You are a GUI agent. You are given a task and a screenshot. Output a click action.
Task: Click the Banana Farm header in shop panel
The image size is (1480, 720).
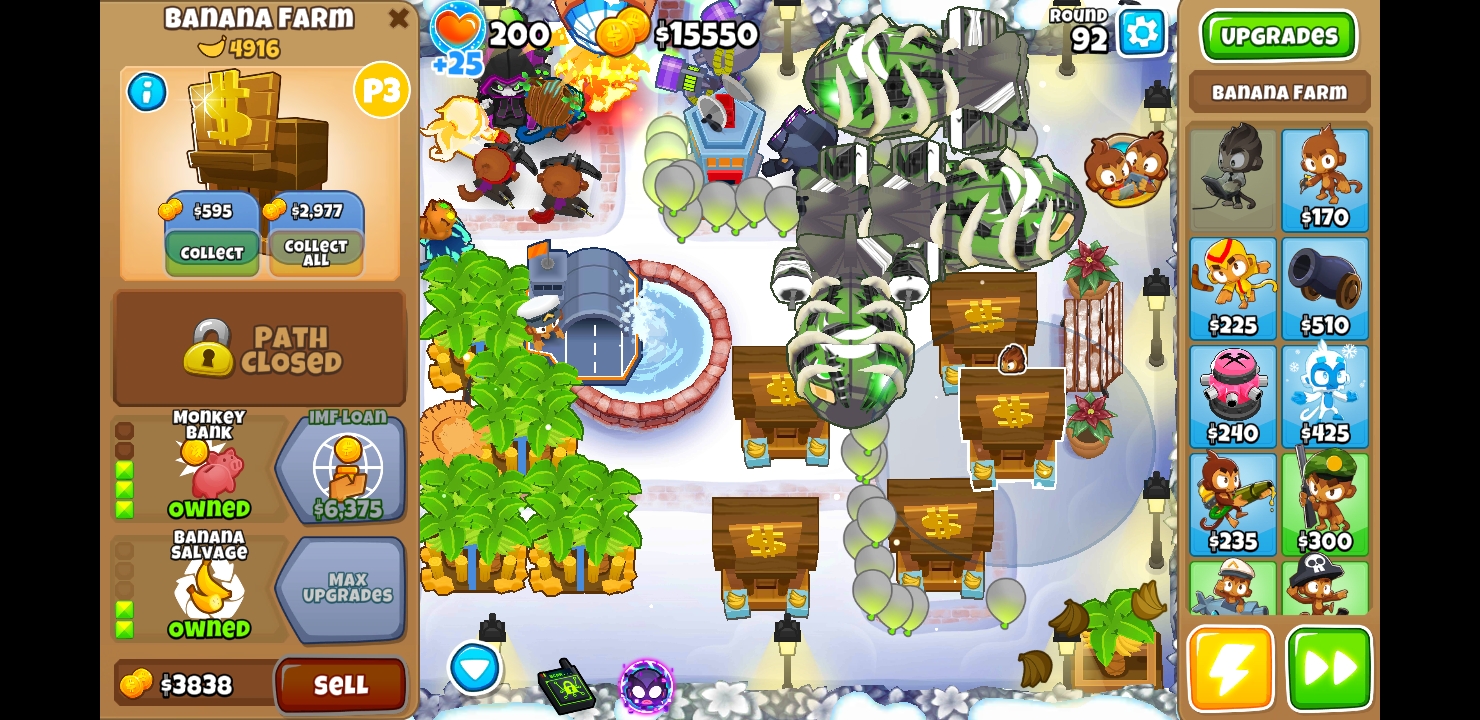(x=1279, y=92)
